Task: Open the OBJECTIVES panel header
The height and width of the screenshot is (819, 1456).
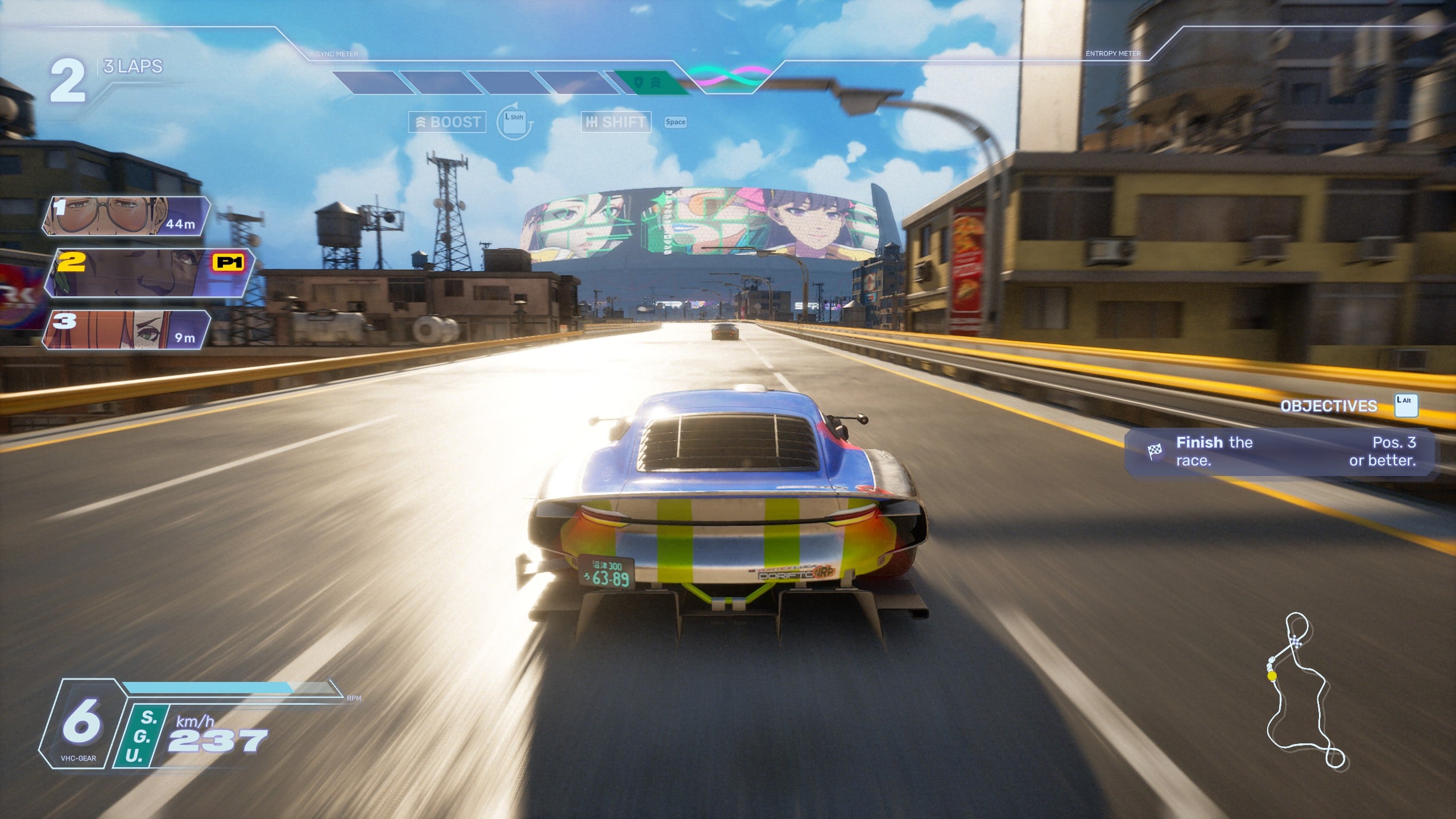Action: coord(1329,406)
